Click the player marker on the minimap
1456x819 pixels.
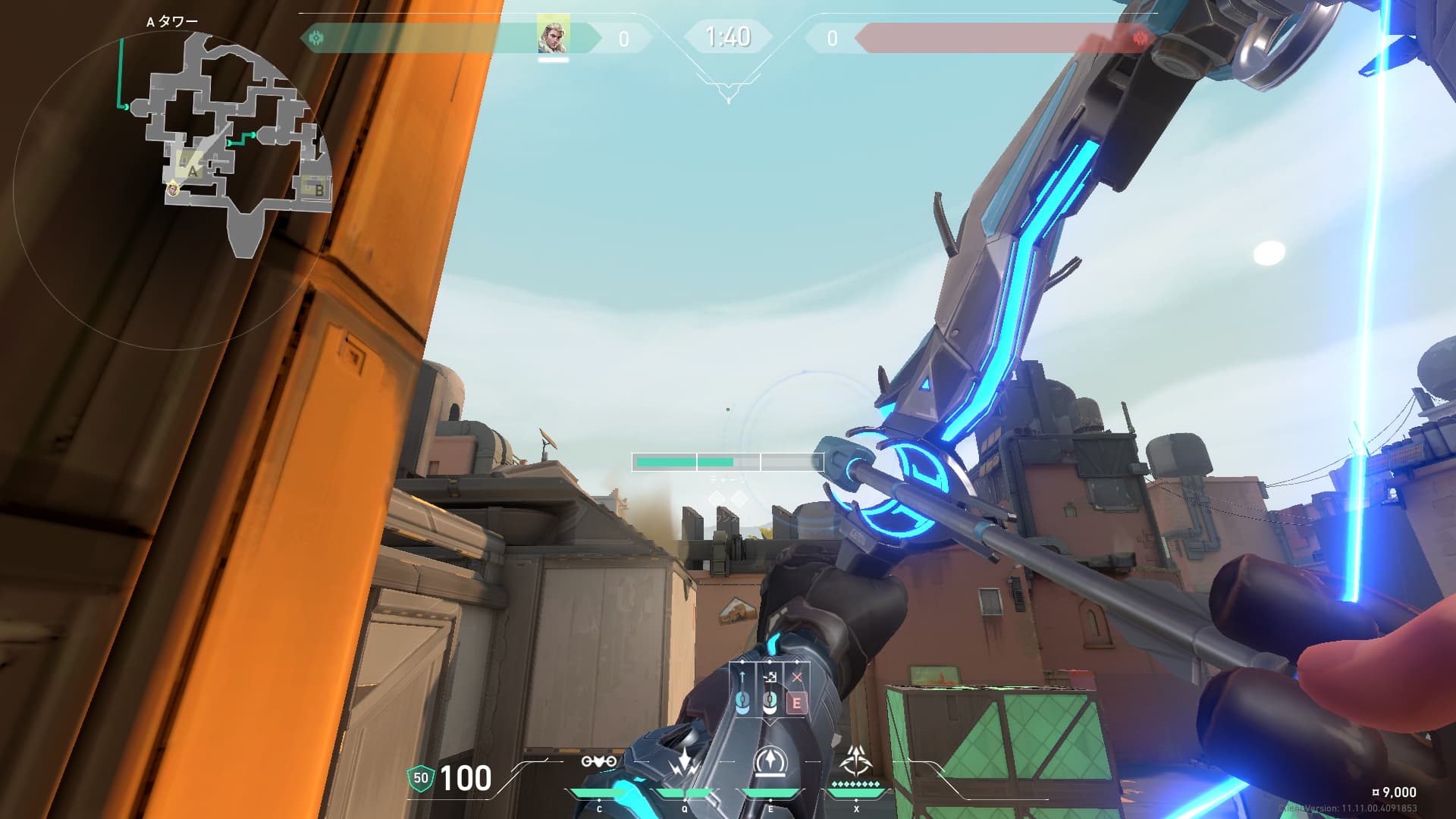173,189
